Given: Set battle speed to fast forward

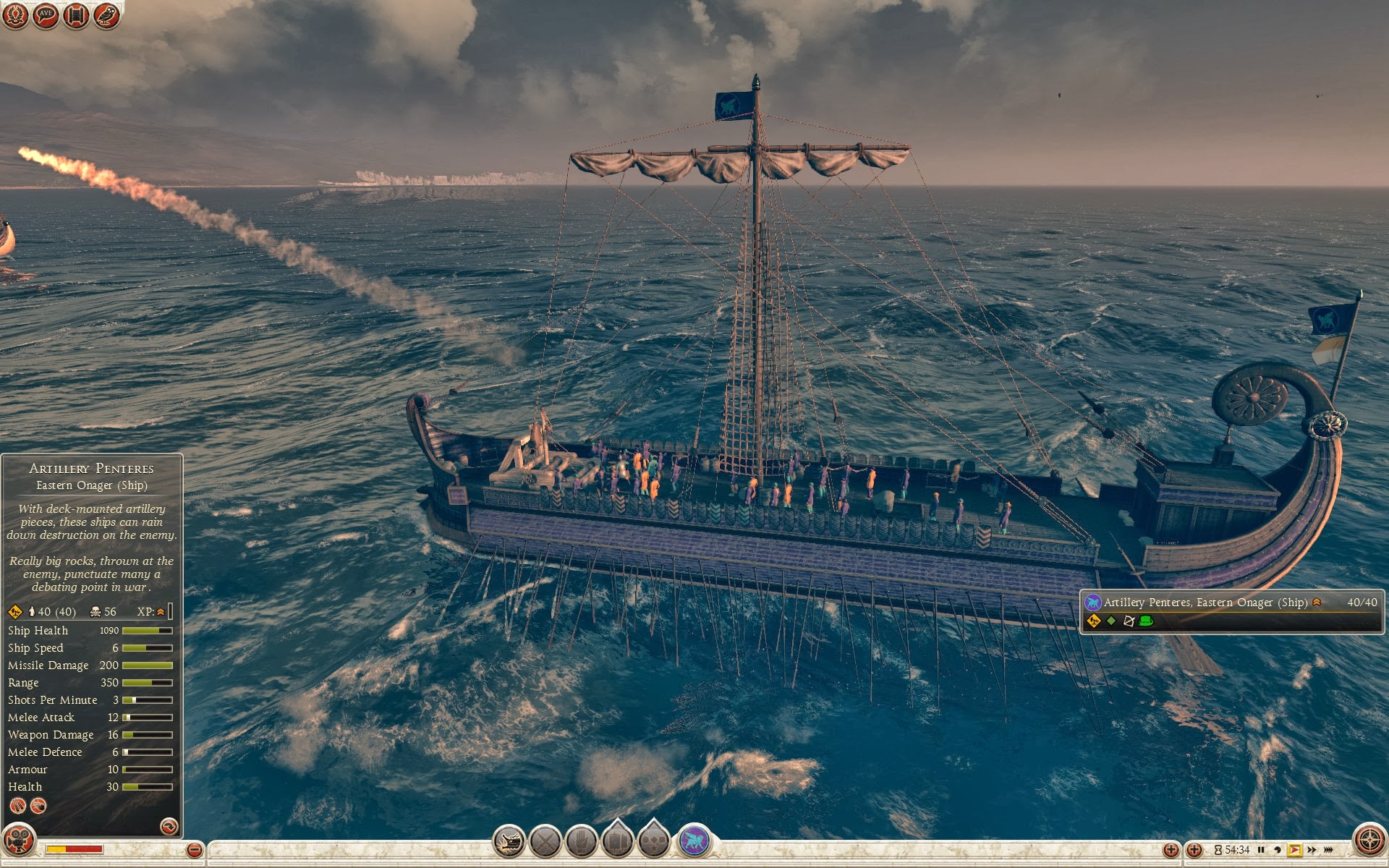Looking at the screenshot, I should click(1312, 850).
